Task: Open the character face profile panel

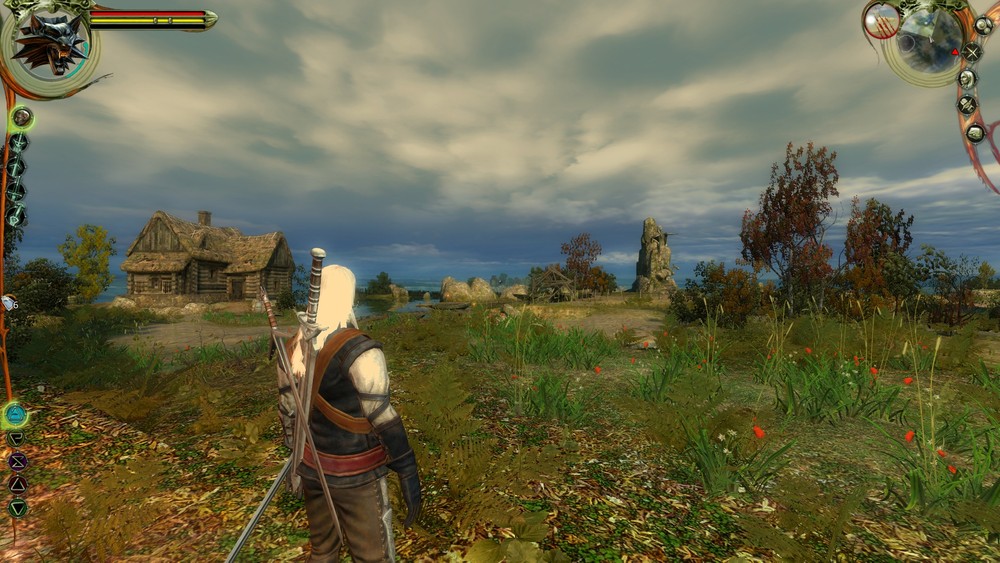Action: pyautogui.click(x=967, y=78)
